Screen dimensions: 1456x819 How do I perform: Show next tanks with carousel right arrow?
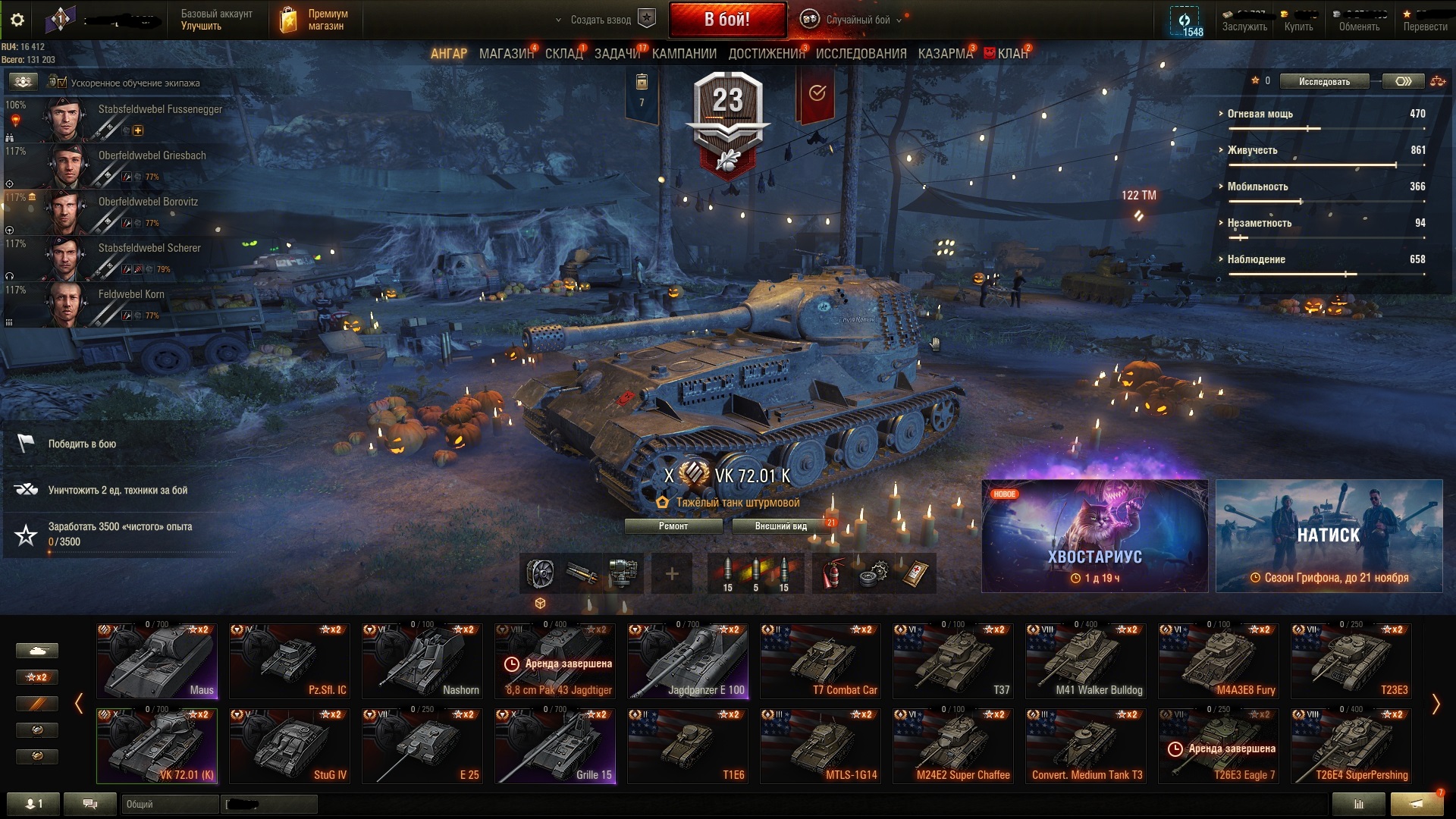(x=1435, y=704)
